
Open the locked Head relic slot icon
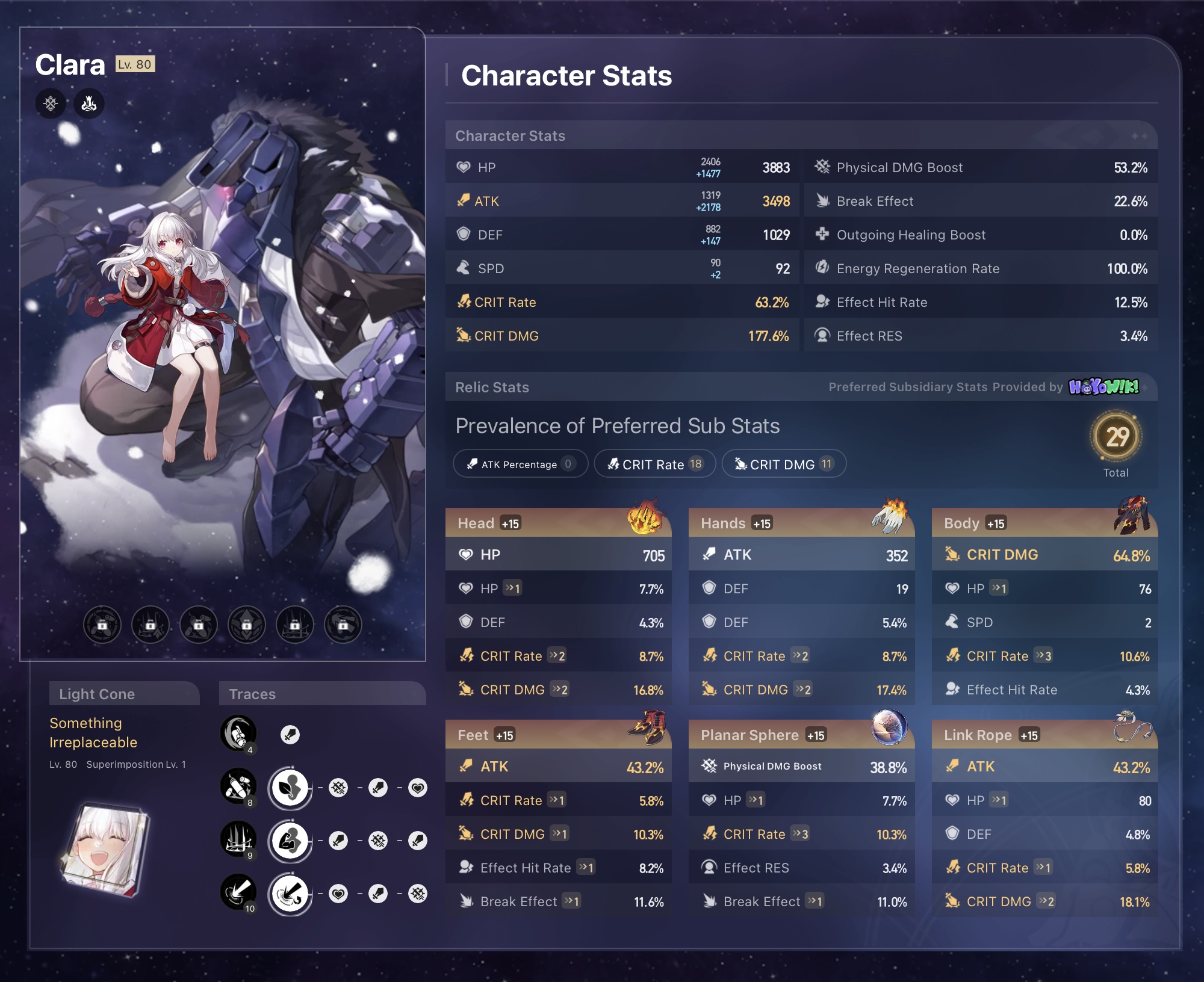pos(104,625)
